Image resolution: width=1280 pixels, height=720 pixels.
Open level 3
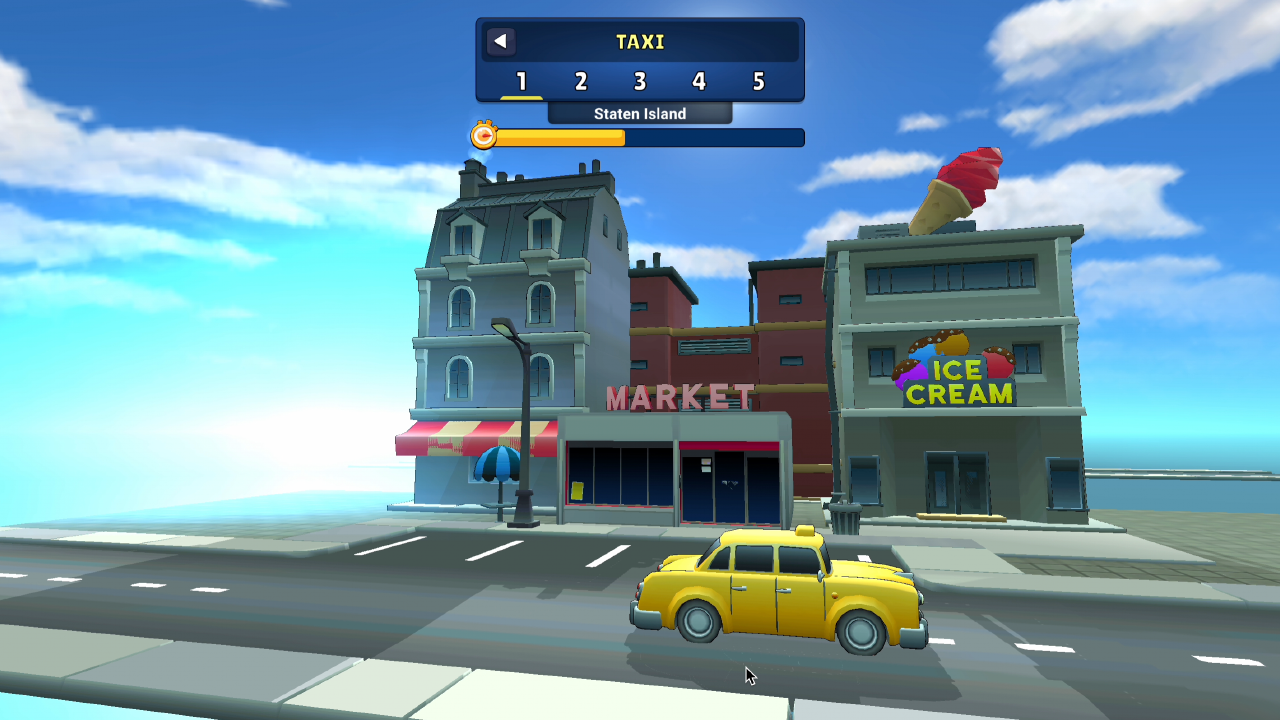tap(639, 82)
